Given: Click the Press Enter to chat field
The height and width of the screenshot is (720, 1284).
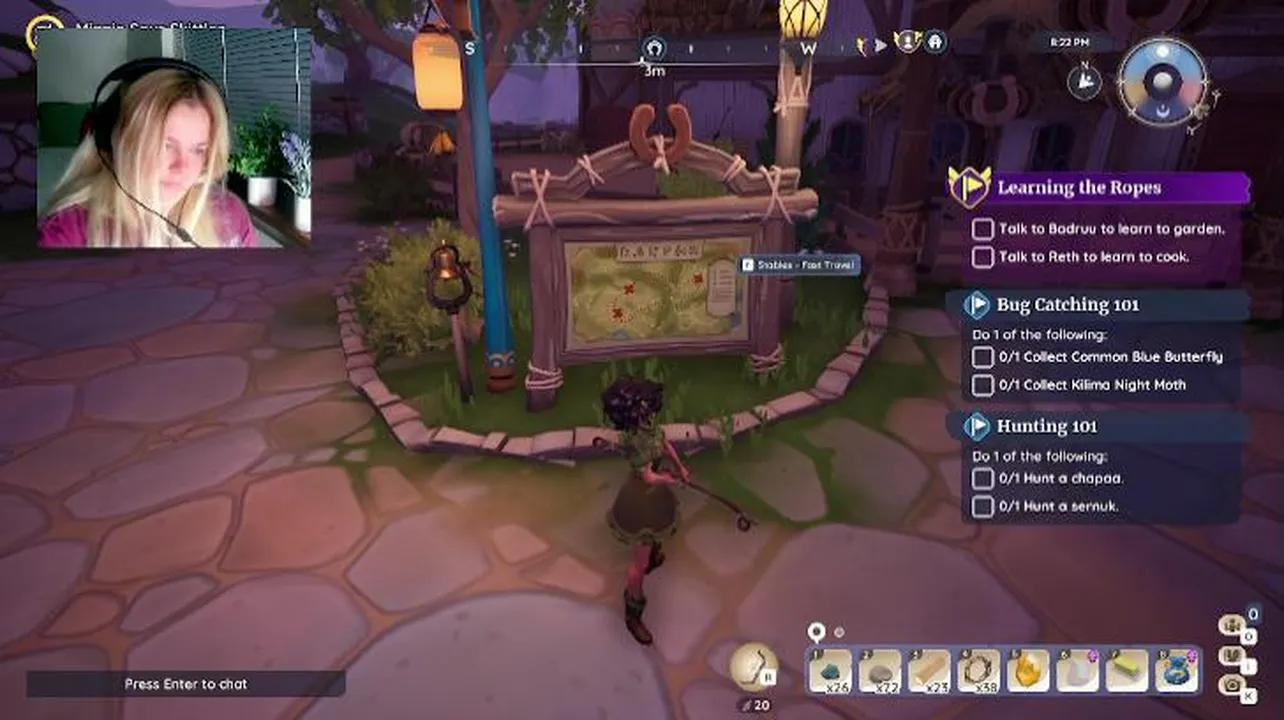Looking at the screenshot, I should click(x=184, y=684).
